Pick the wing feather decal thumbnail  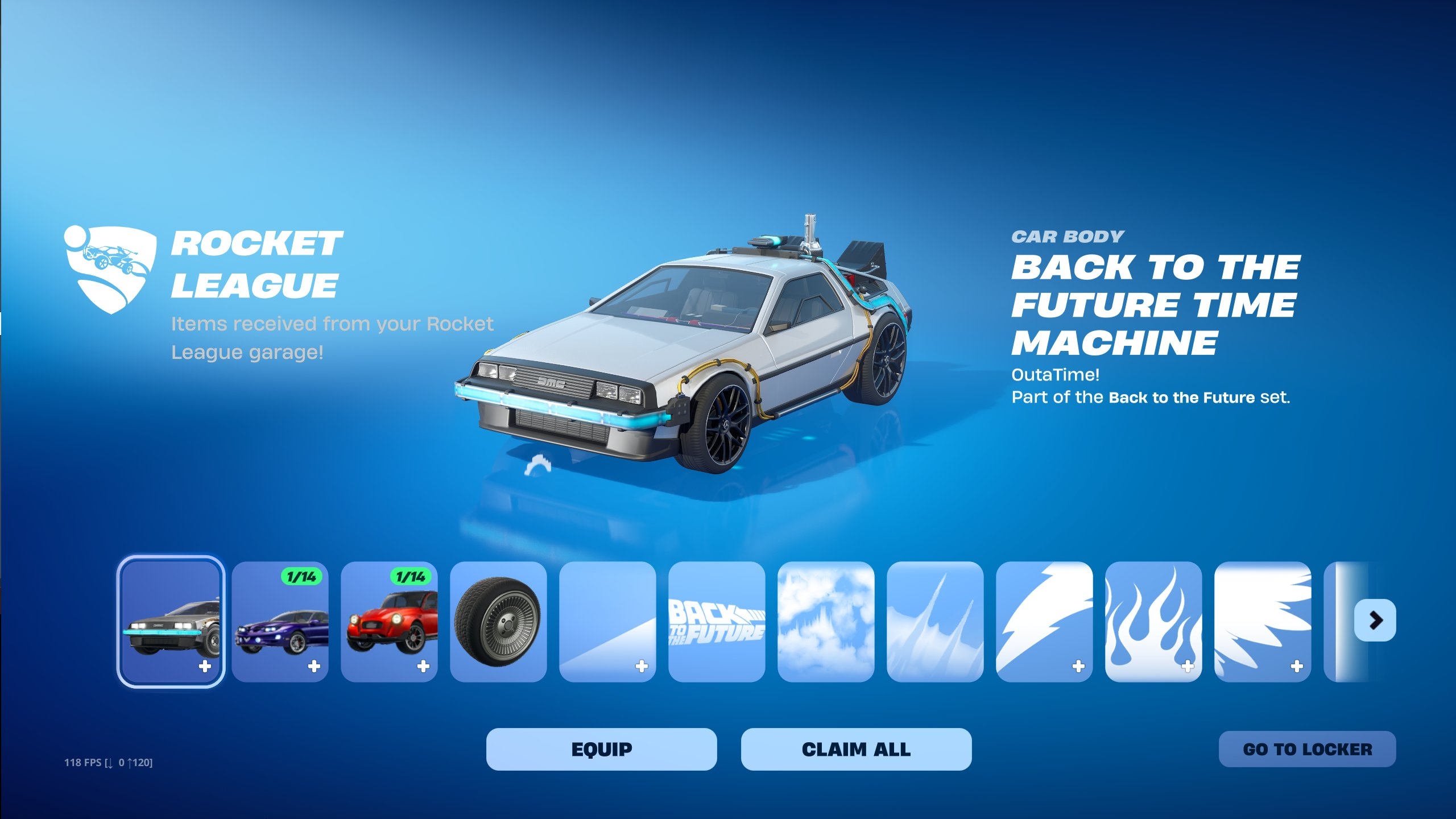1263,622
